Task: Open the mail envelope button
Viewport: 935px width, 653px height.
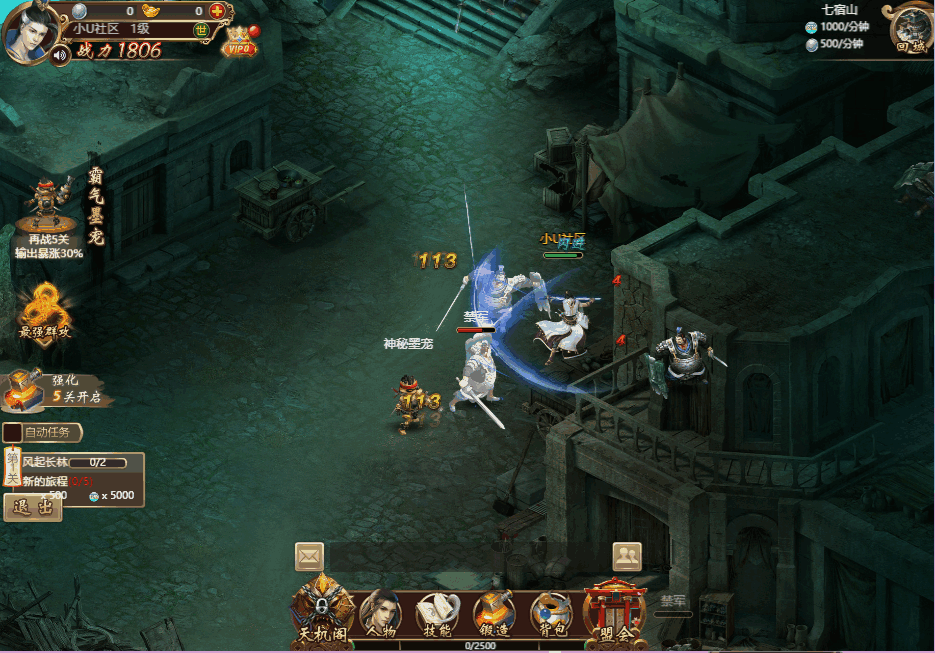Action: pyautogui.click(x=309, y=555)
